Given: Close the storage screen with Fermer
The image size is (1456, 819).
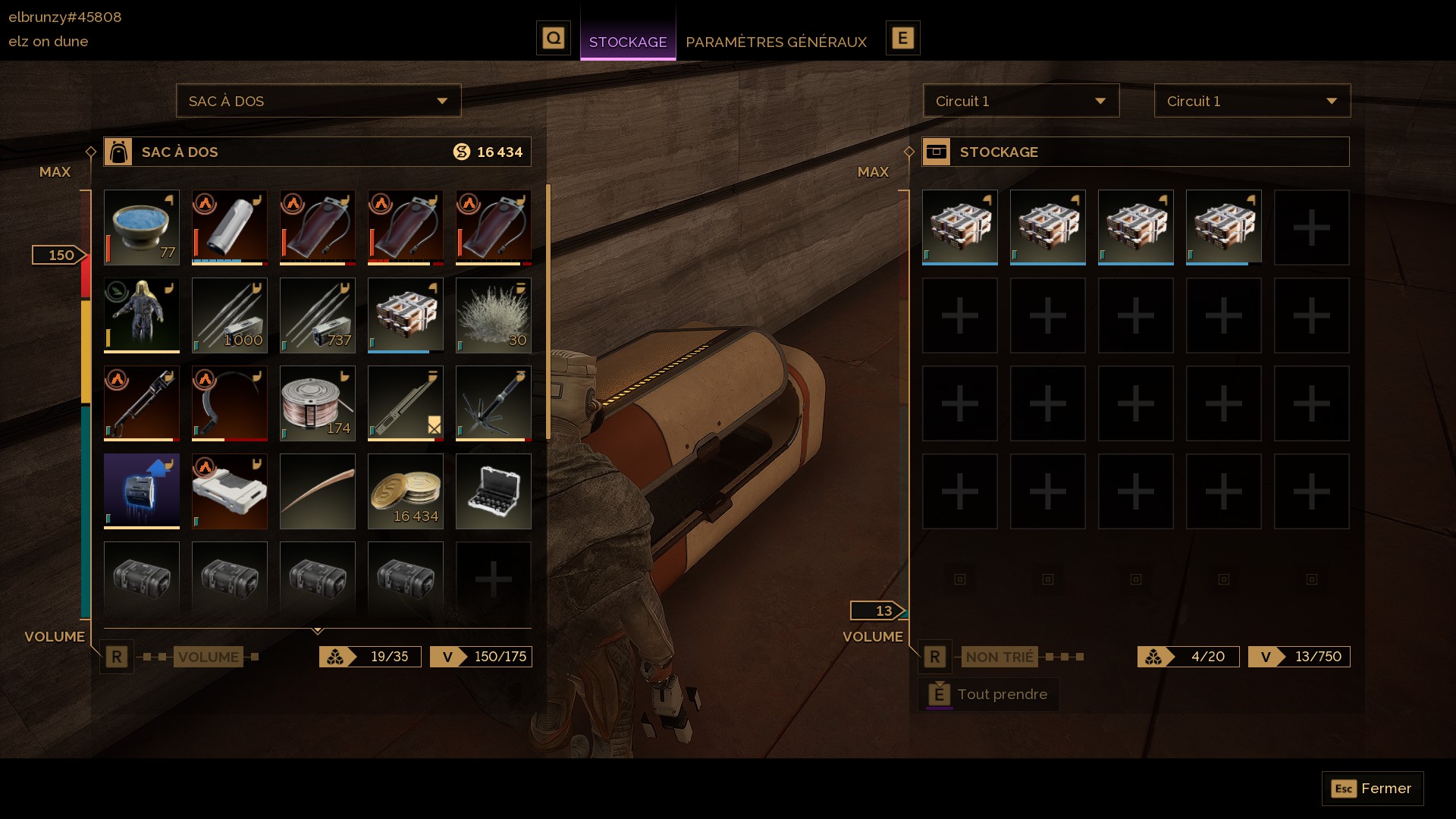Looking at the screenshot, I should 1372,789.
